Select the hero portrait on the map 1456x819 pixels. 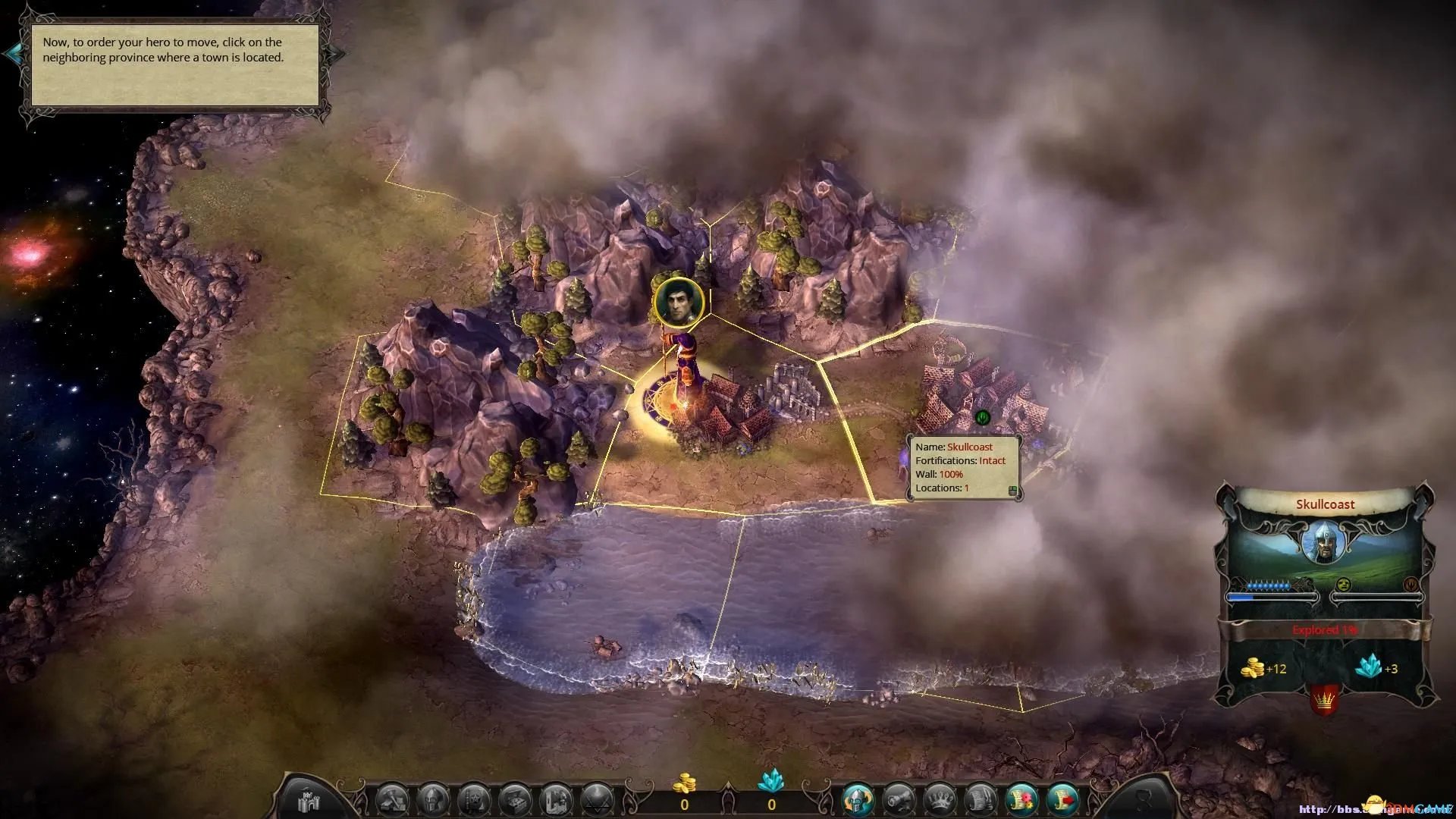tap(679, 302)
